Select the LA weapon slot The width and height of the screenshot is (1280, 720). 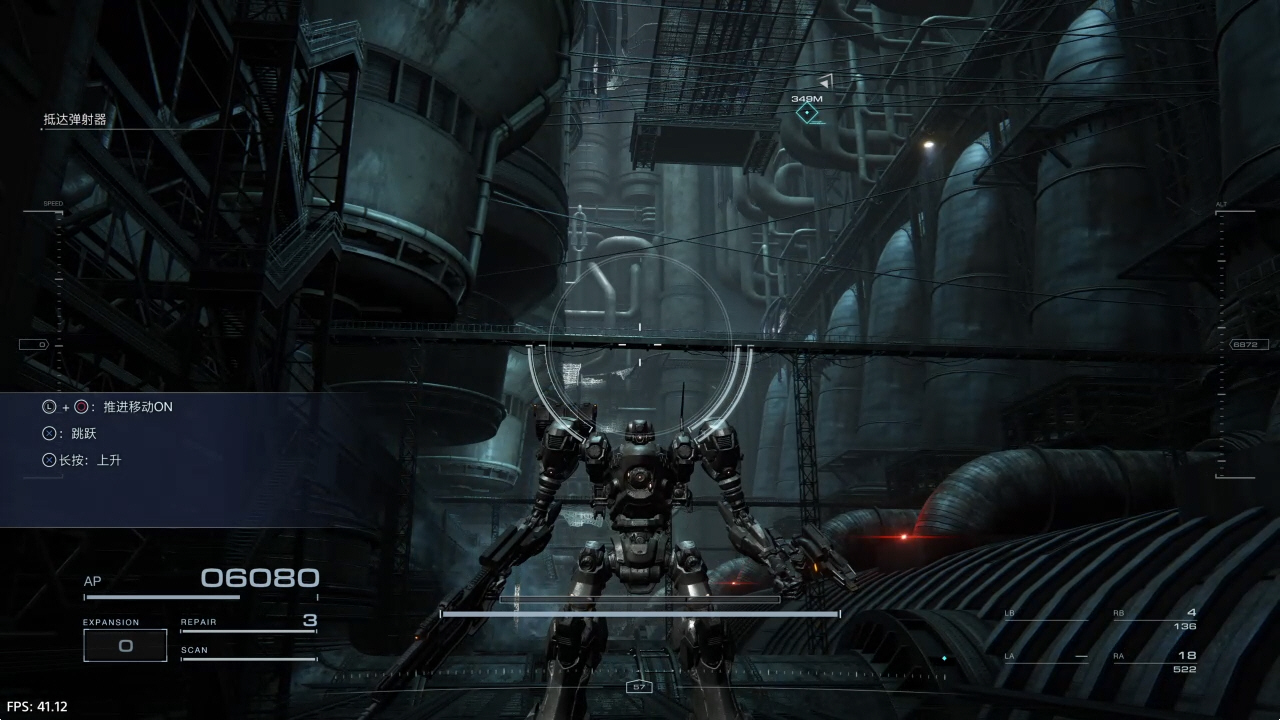click(x=1046, y=657)
